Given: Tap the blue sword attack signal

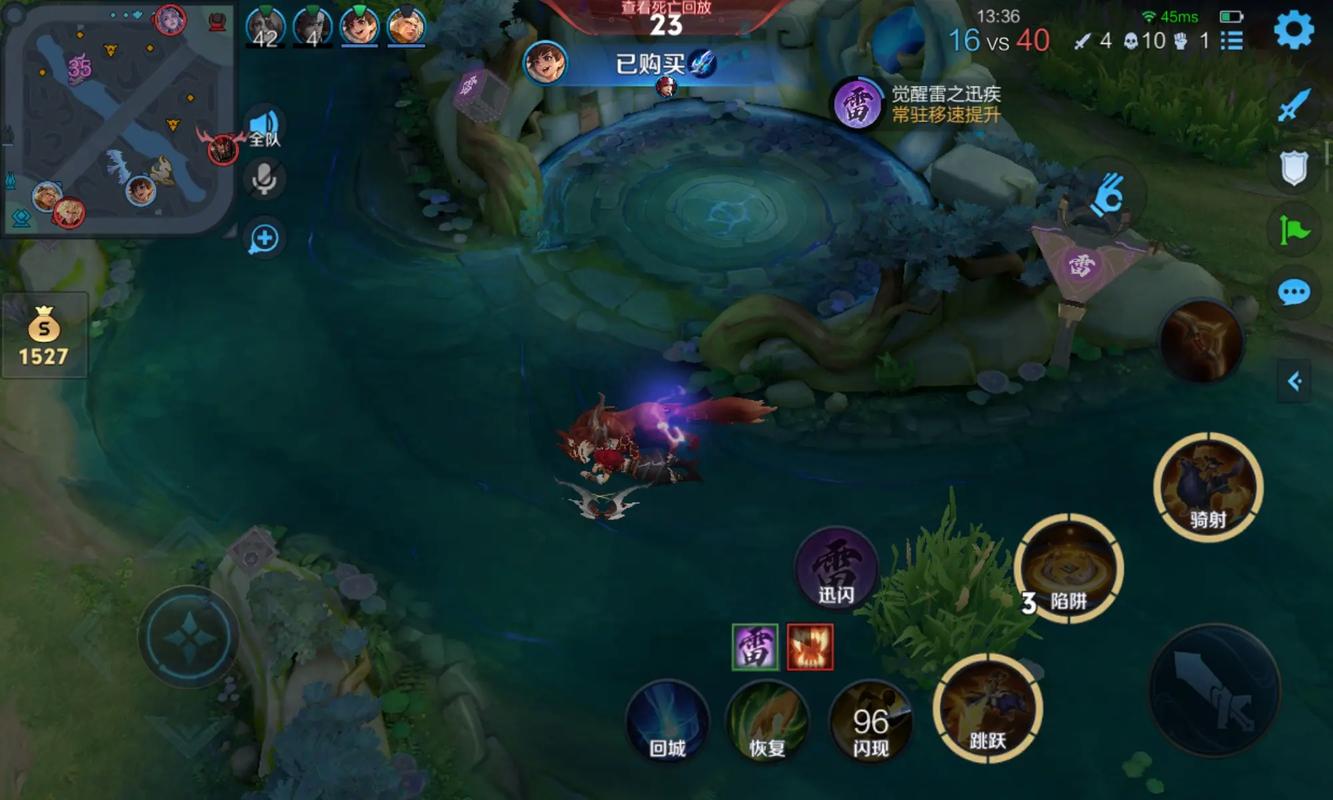Looking at the screenshot, I should [1294, 105].
